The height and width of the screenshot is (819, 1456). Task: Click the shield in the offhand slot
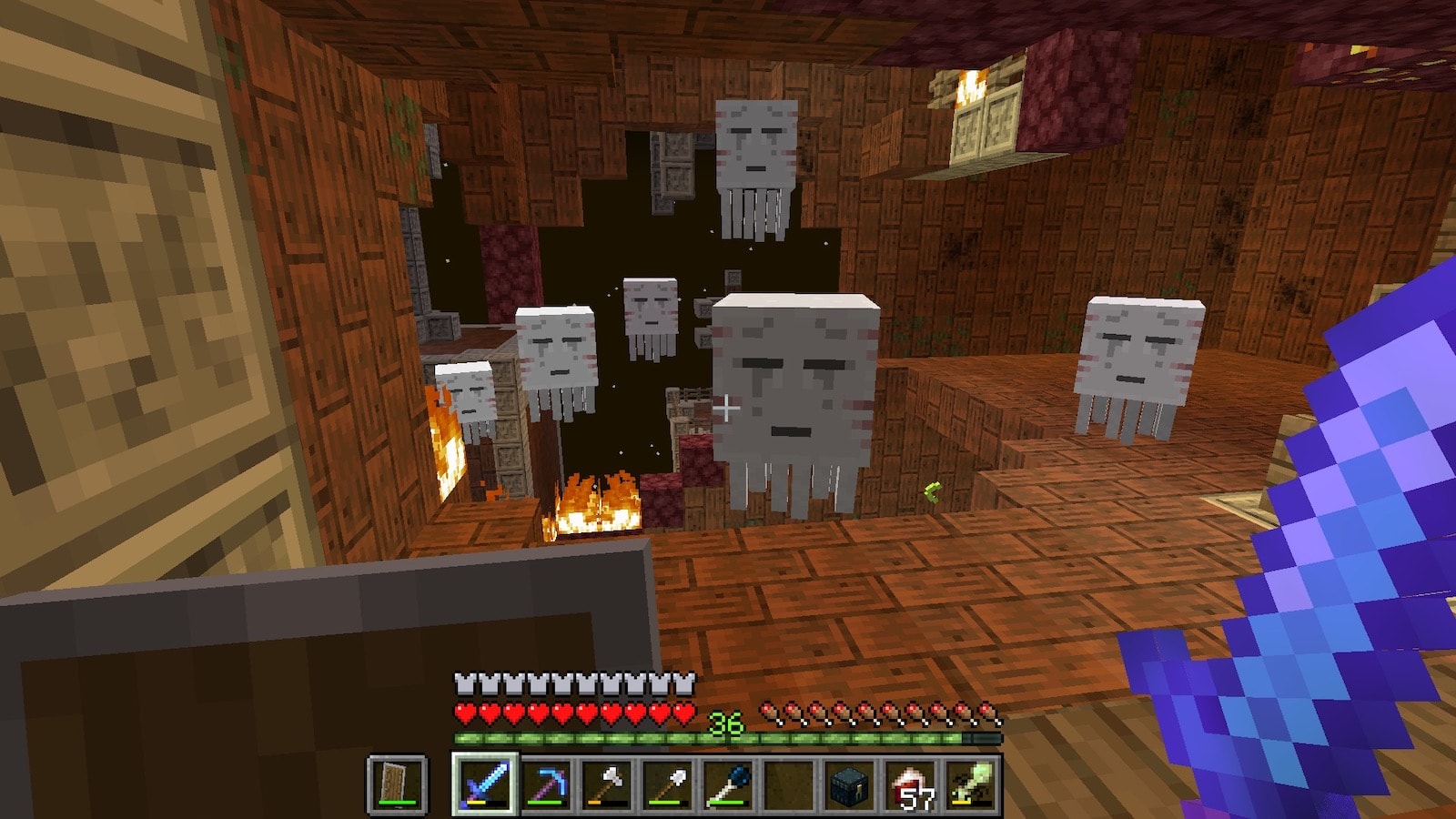coord(398,784)
